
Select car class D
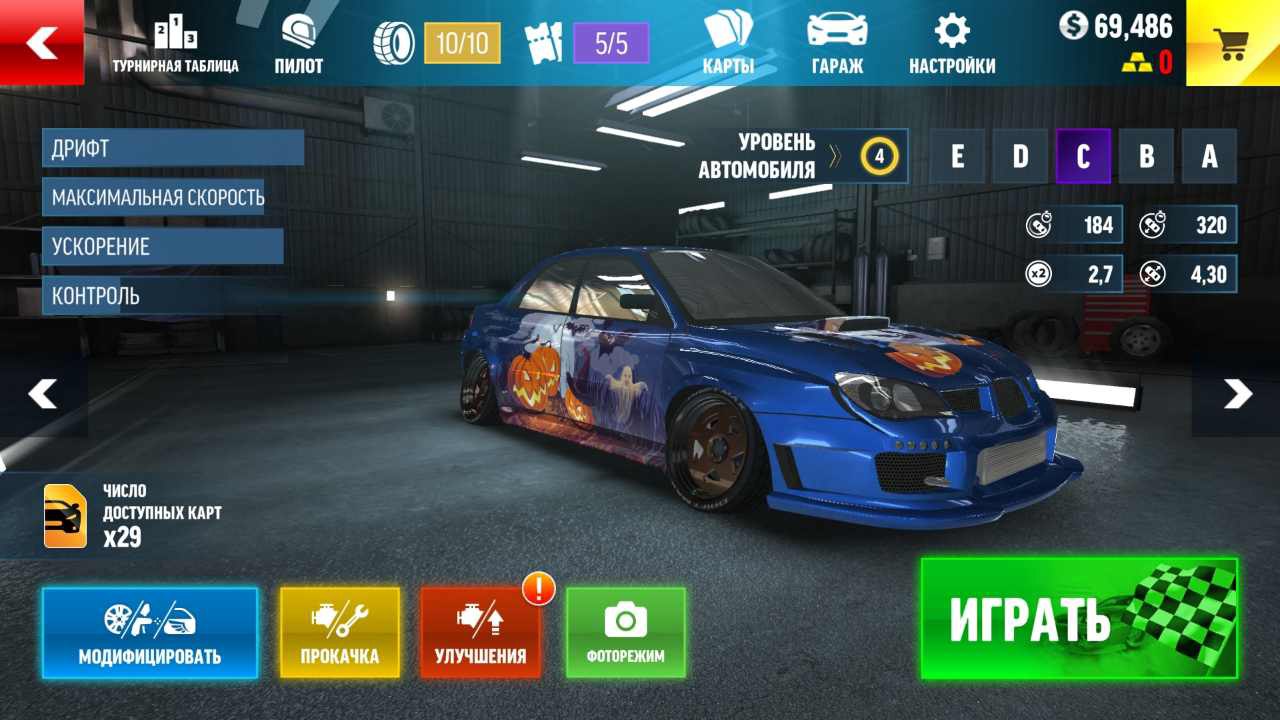tap(1020, 157)
